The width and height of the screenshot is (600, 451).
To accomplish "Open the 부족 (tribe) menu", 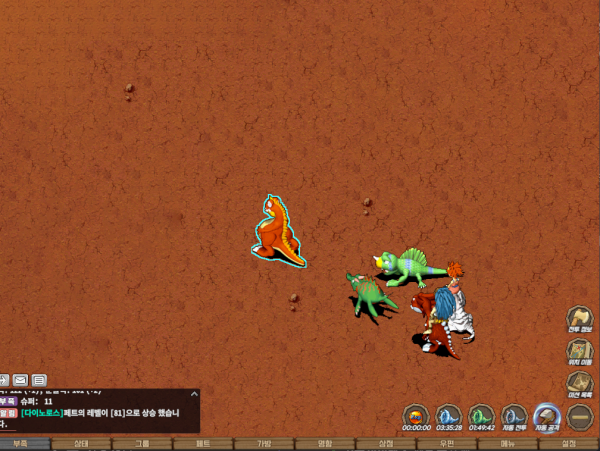I will coord(21,443).
